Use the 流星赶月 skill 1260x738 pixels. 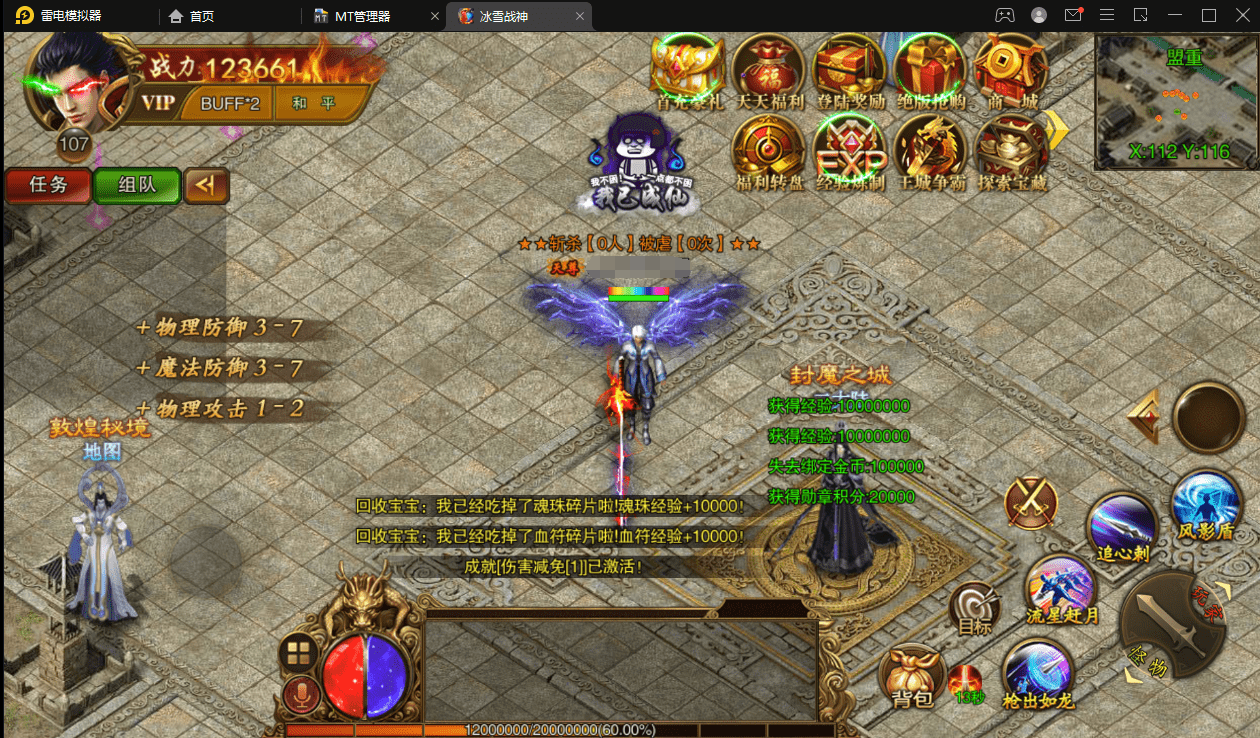coord(1061,590)
